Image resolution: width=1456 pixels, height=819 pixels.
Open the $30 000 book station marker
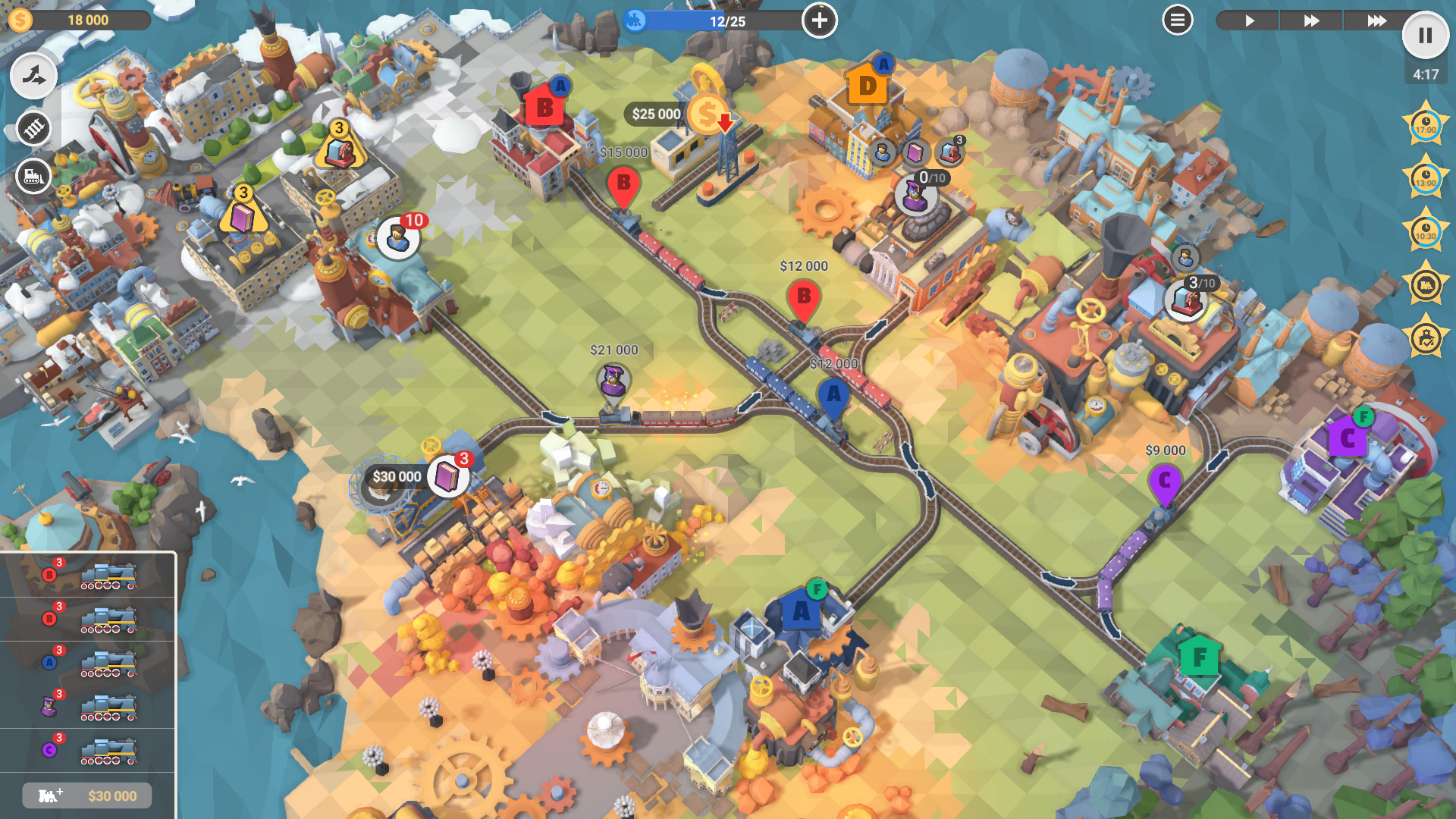pos(447,477)
